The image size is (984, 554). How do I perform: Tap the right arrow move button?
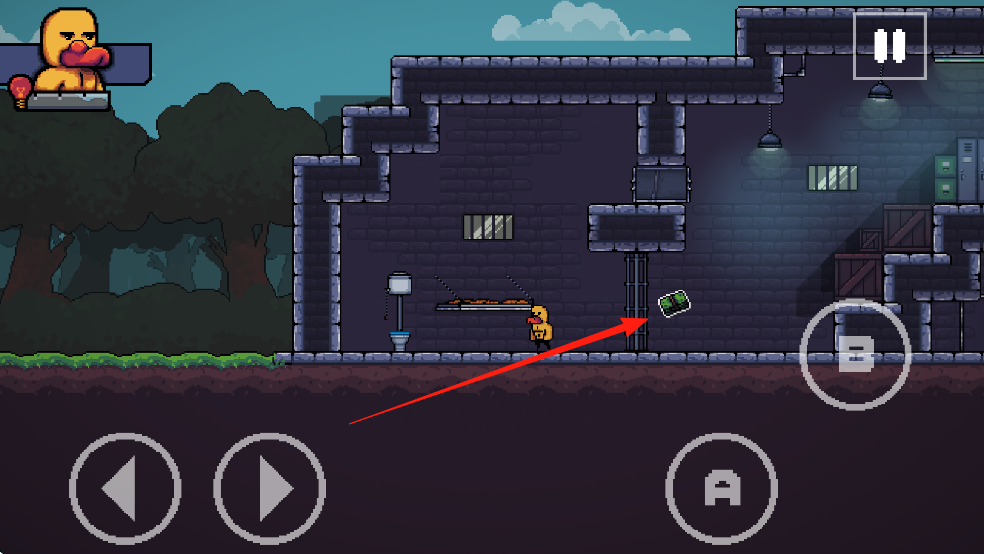(x=270, y=489)
